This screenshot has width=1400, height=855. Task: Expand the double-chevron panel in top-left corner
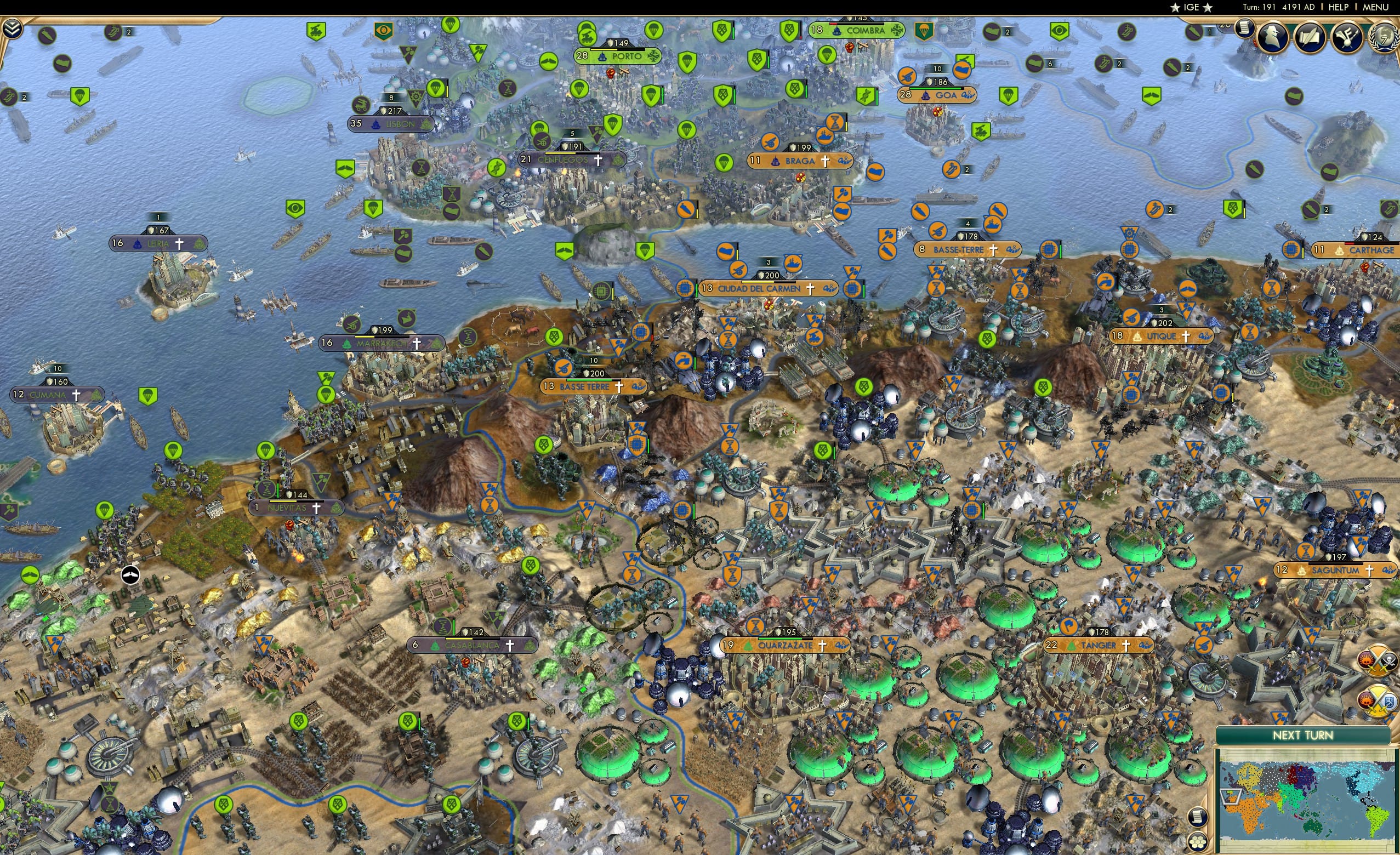(12, 29)
